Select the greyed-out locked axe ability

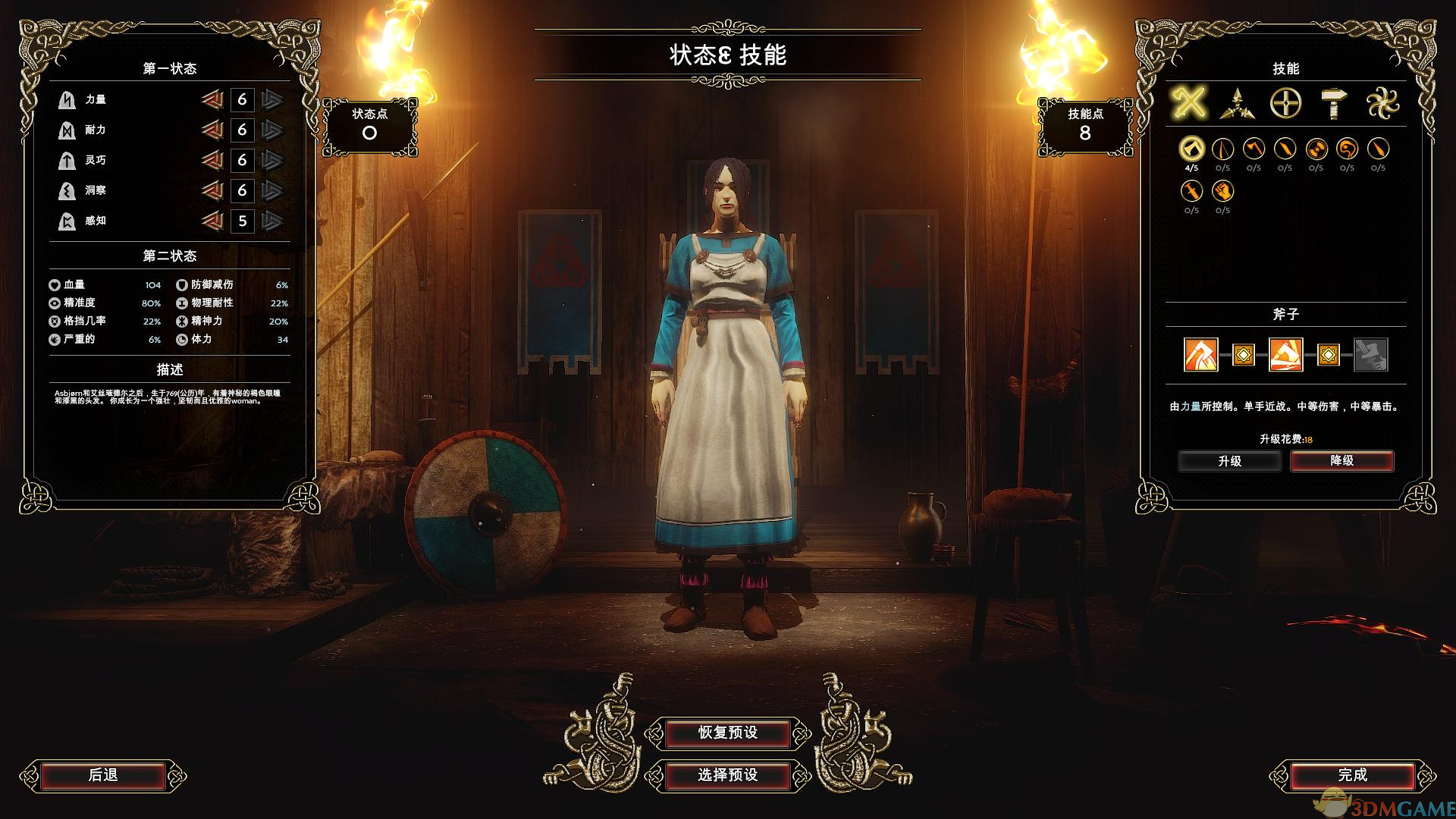tap(1370, 354)
